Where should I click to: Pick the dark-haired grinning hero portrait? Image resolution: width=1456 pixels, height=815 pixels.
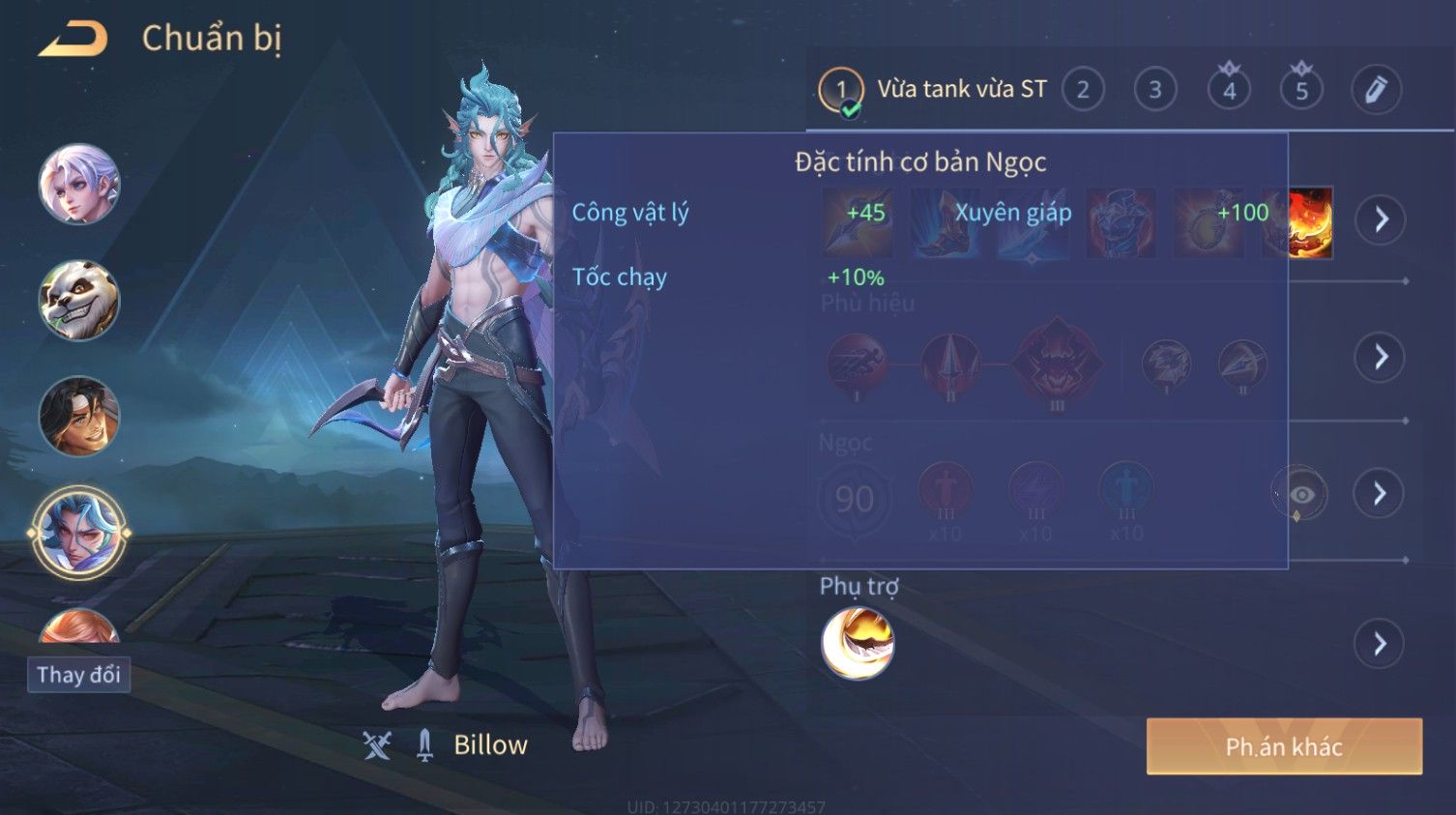79,416
